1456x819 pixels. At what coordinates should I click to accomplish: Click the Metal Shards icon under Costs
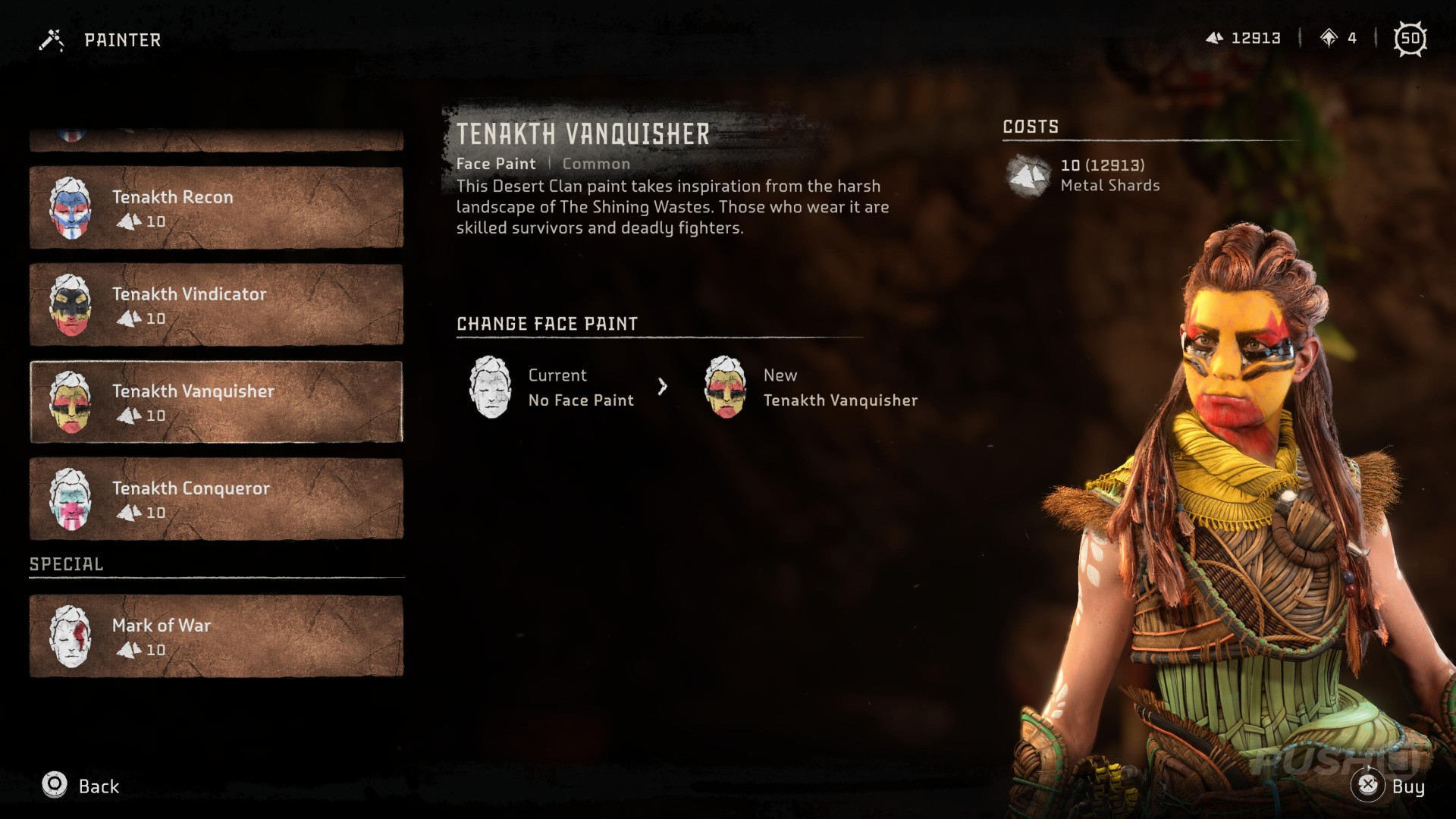point(1028,176)
